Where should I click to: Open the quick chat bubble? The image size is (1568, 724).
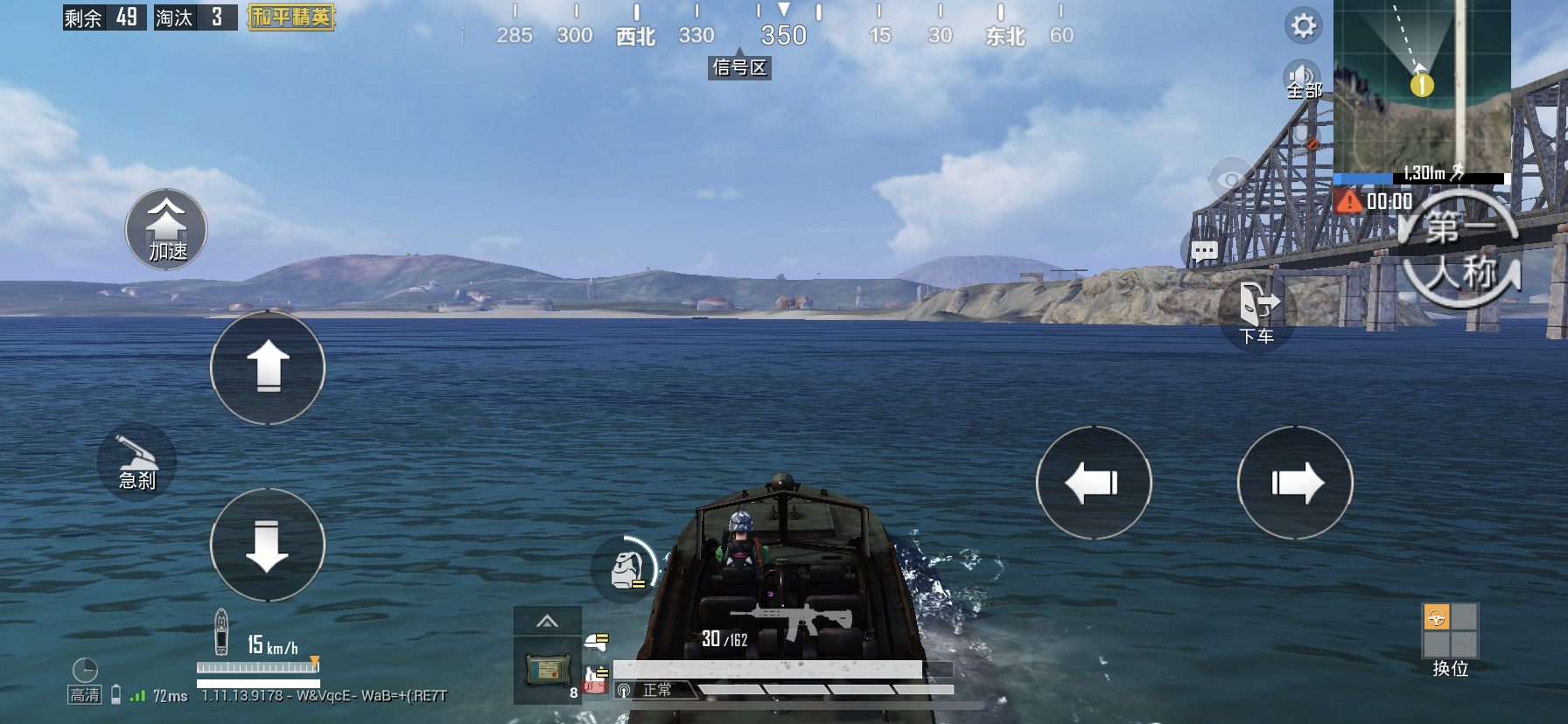1204,252
